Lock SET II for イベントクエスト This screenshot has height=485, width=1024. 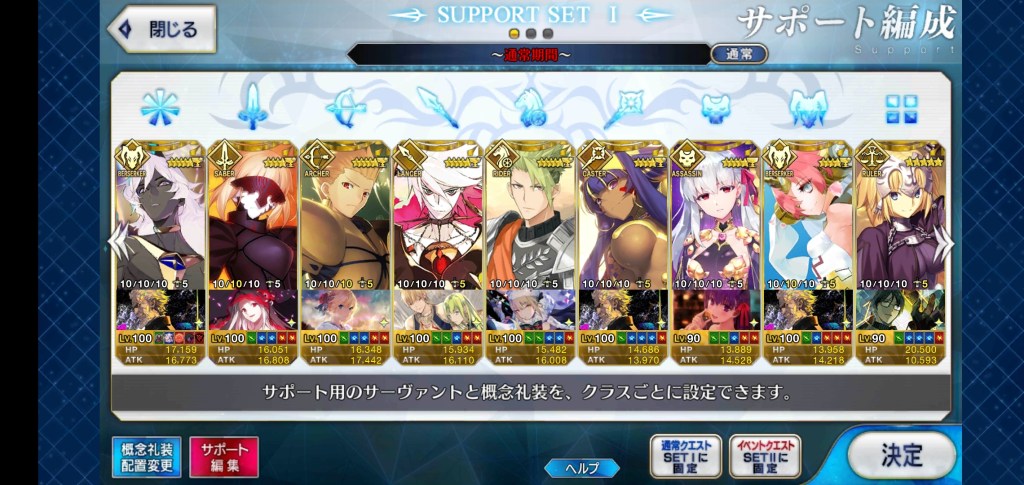(x=764, y=455)
